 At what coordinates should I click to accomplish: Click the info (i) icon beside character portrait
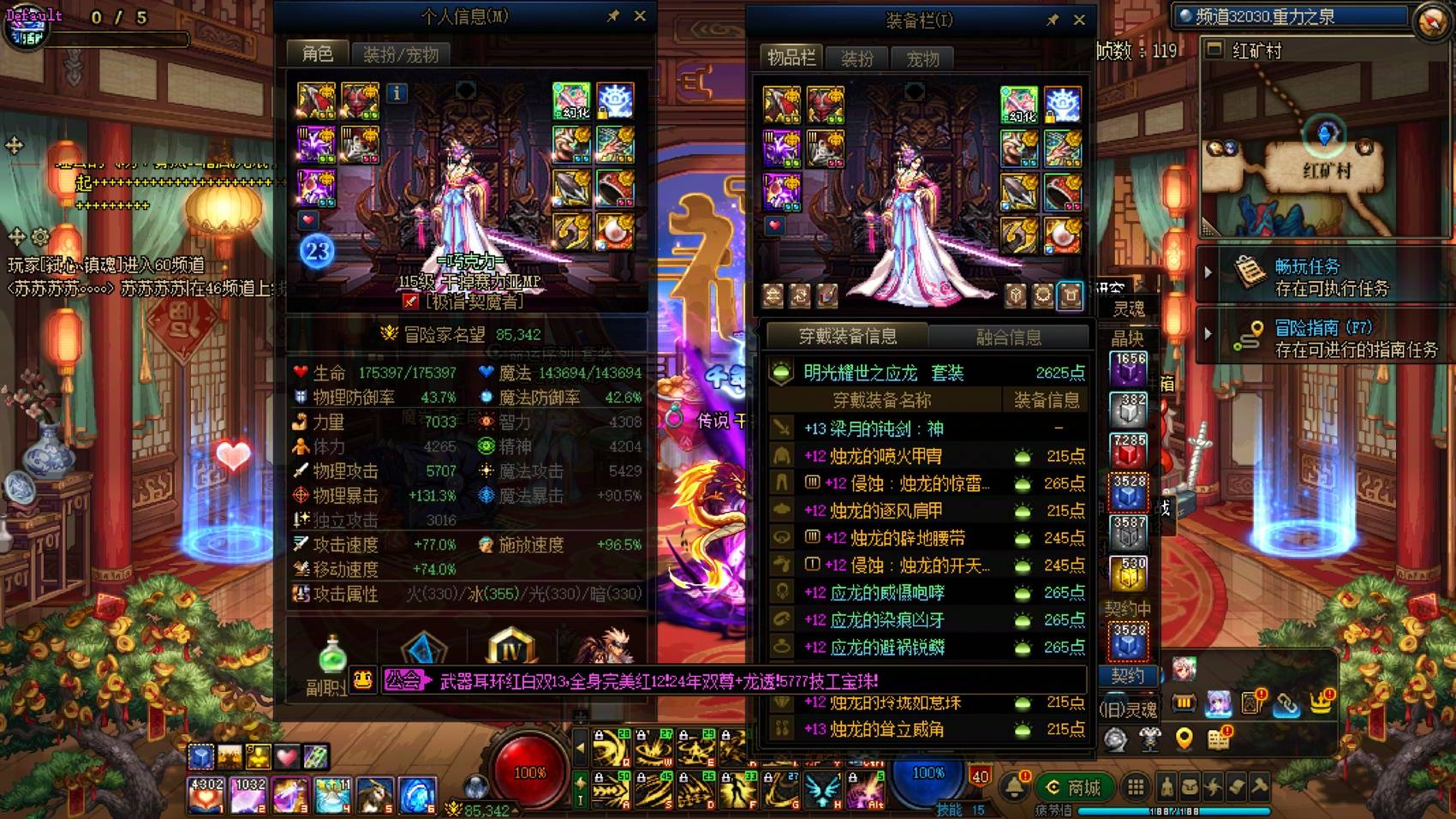click(x=397, y=94)
